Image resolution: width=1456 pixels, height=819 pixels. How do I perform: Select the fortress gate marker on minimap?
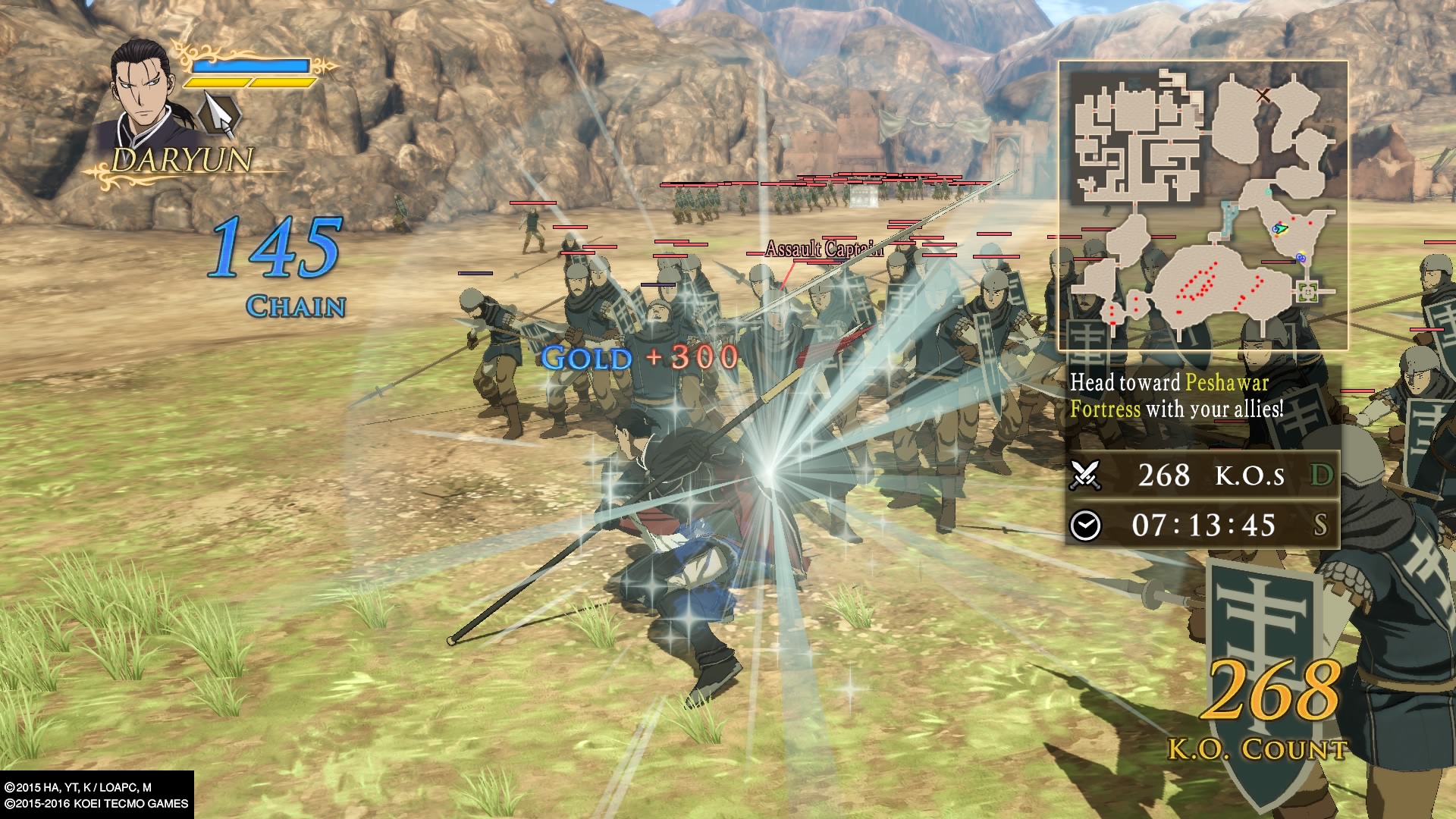point(1306,290)
